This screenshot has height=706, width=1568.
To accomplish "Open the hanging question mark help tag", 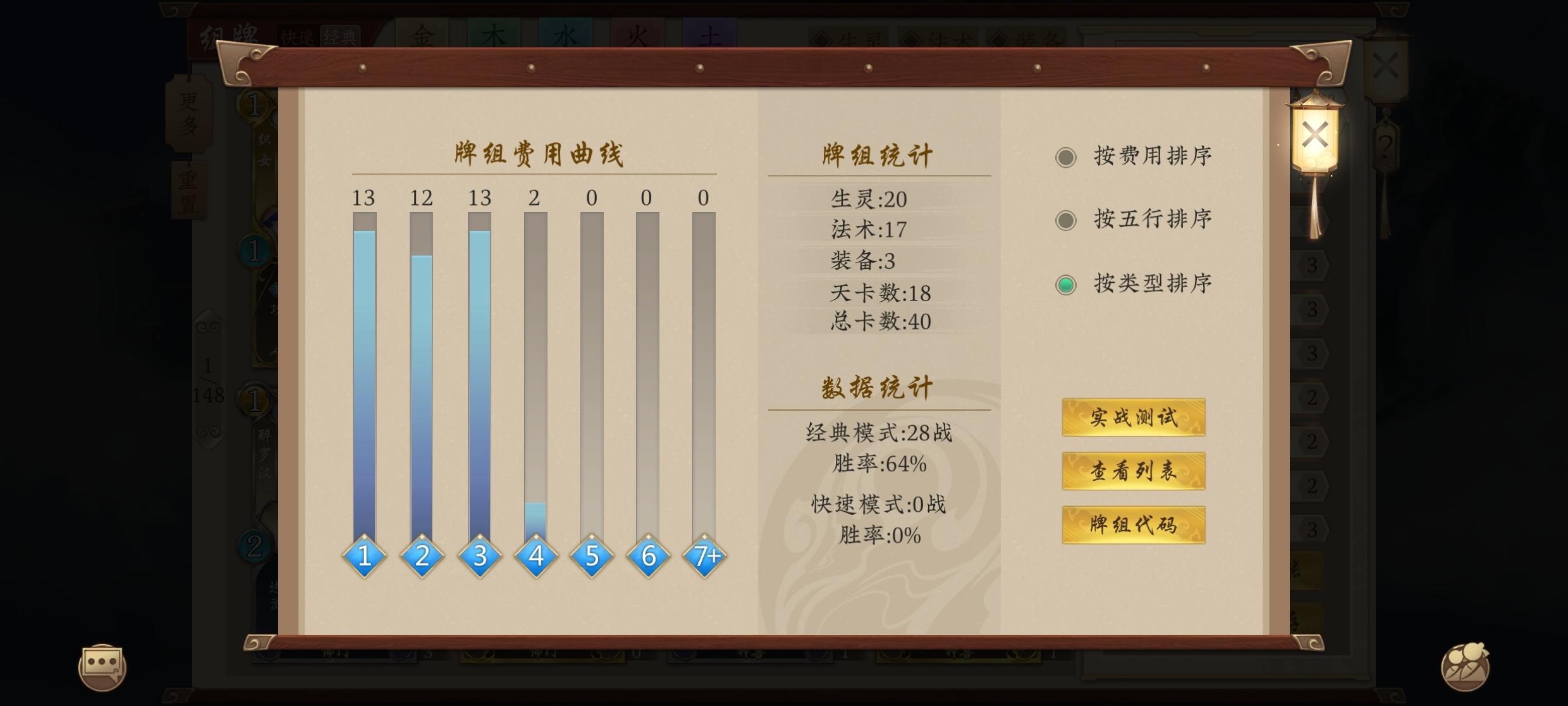I will click(1386, 147).
